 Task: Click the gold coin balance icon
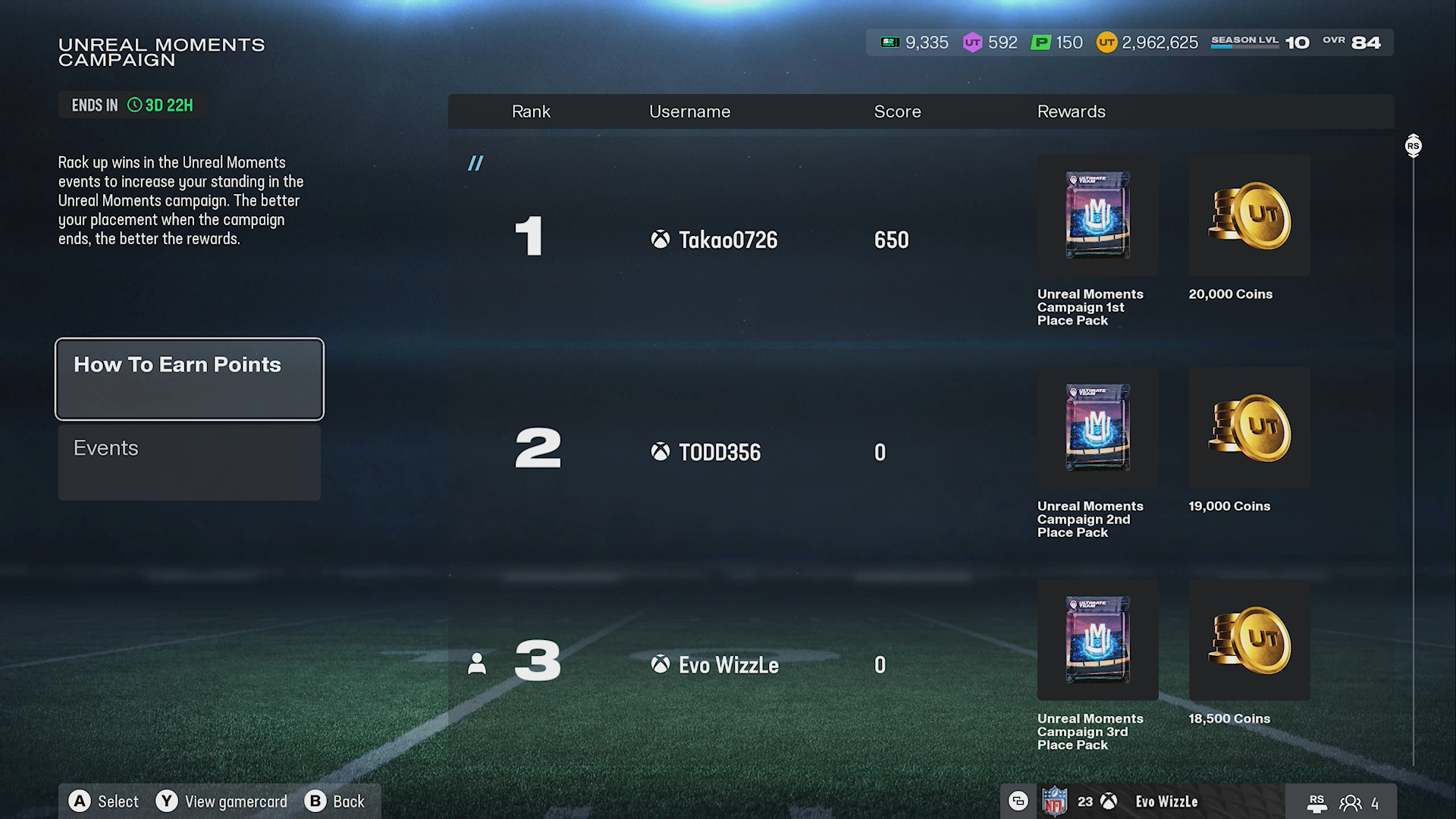pyautogui.click(x=1106, y=42)
